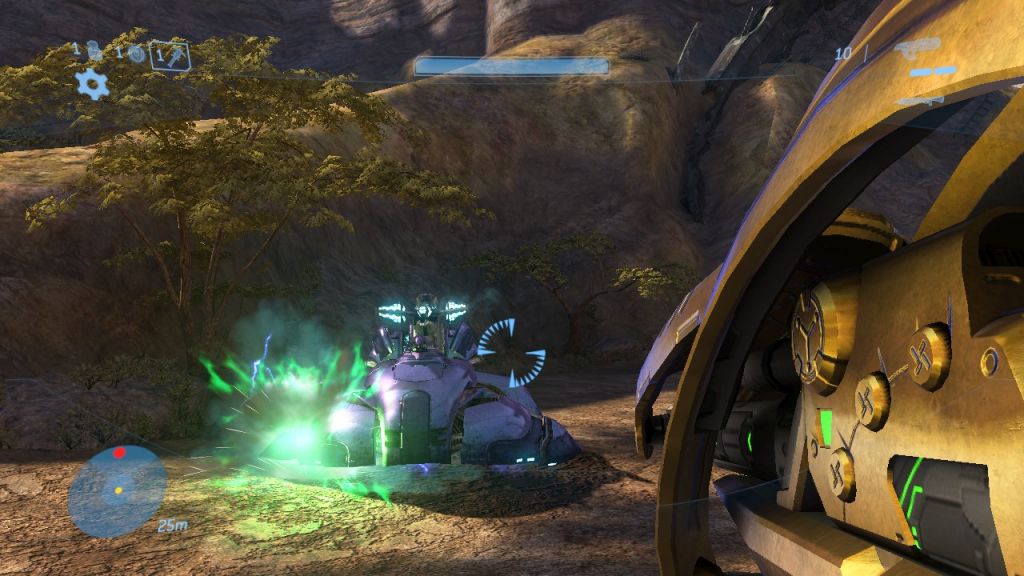Open the gear settings icon
Viewport: 1024px width, 576px height.
[92, 84]
